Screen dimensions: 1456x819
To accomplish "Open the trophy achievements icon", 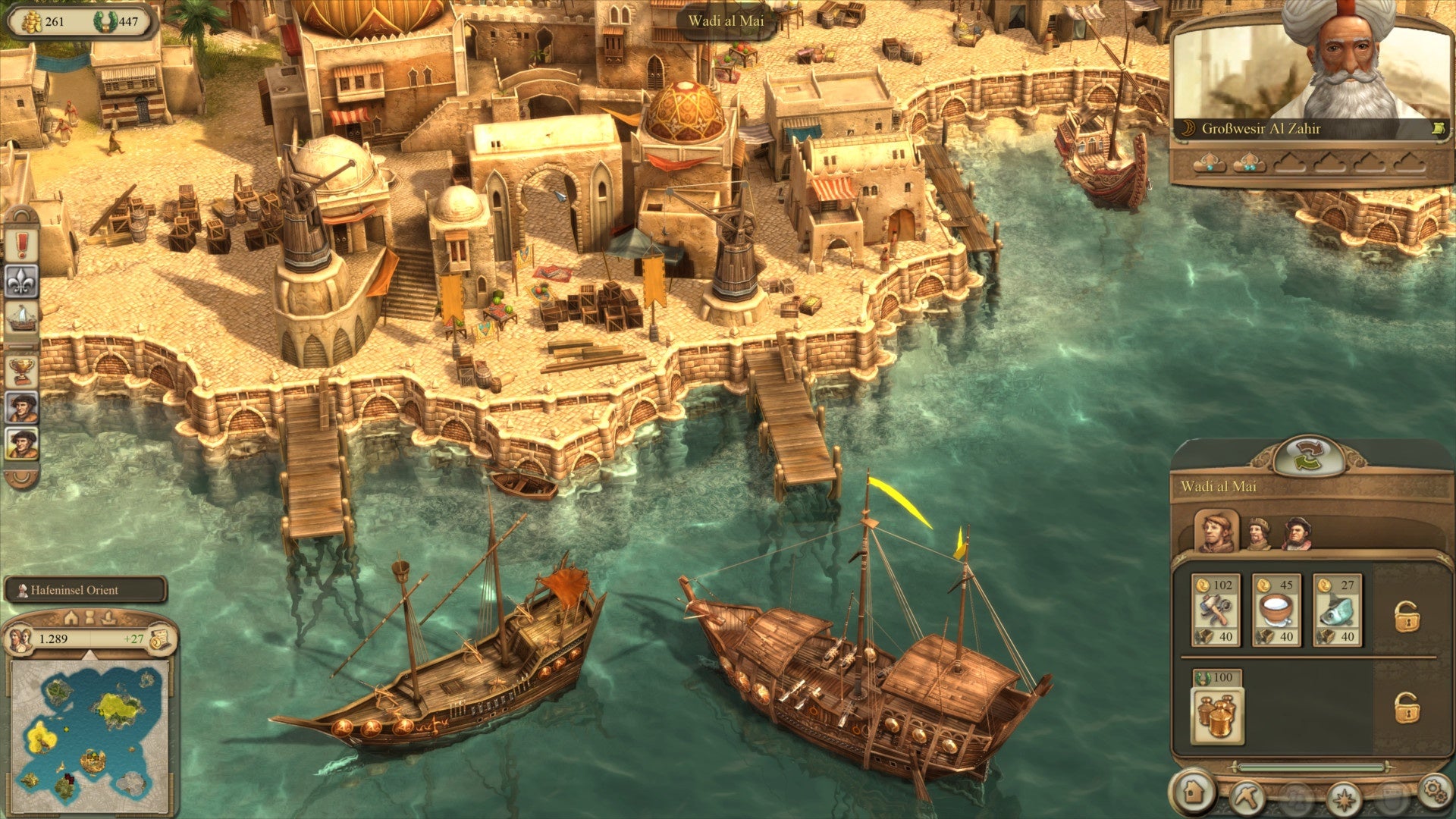I will (22, 371).
